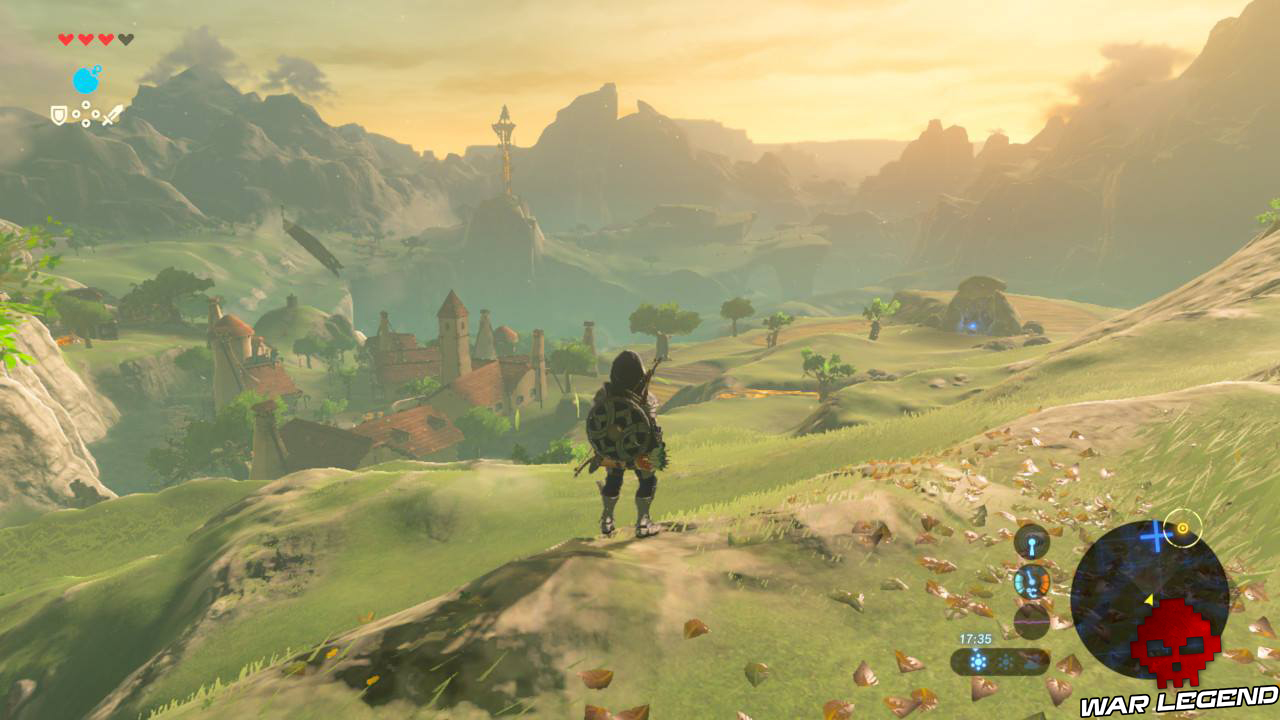Select the round bomb rune icon

point(86,80)
